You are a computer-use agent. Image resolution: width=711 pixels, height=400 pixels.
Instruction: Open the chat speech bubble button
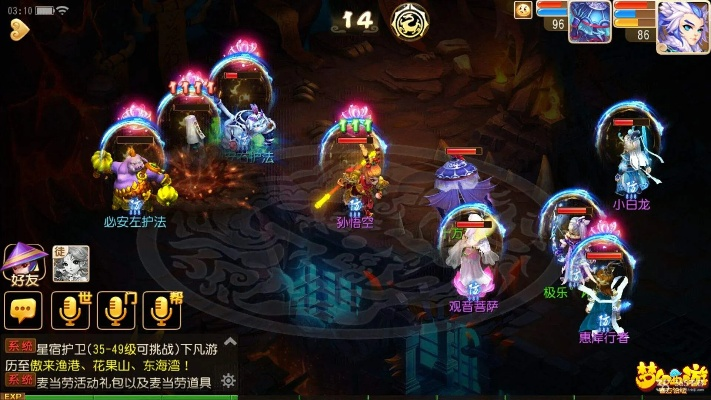pyautogui.click(x=23, y=311)
